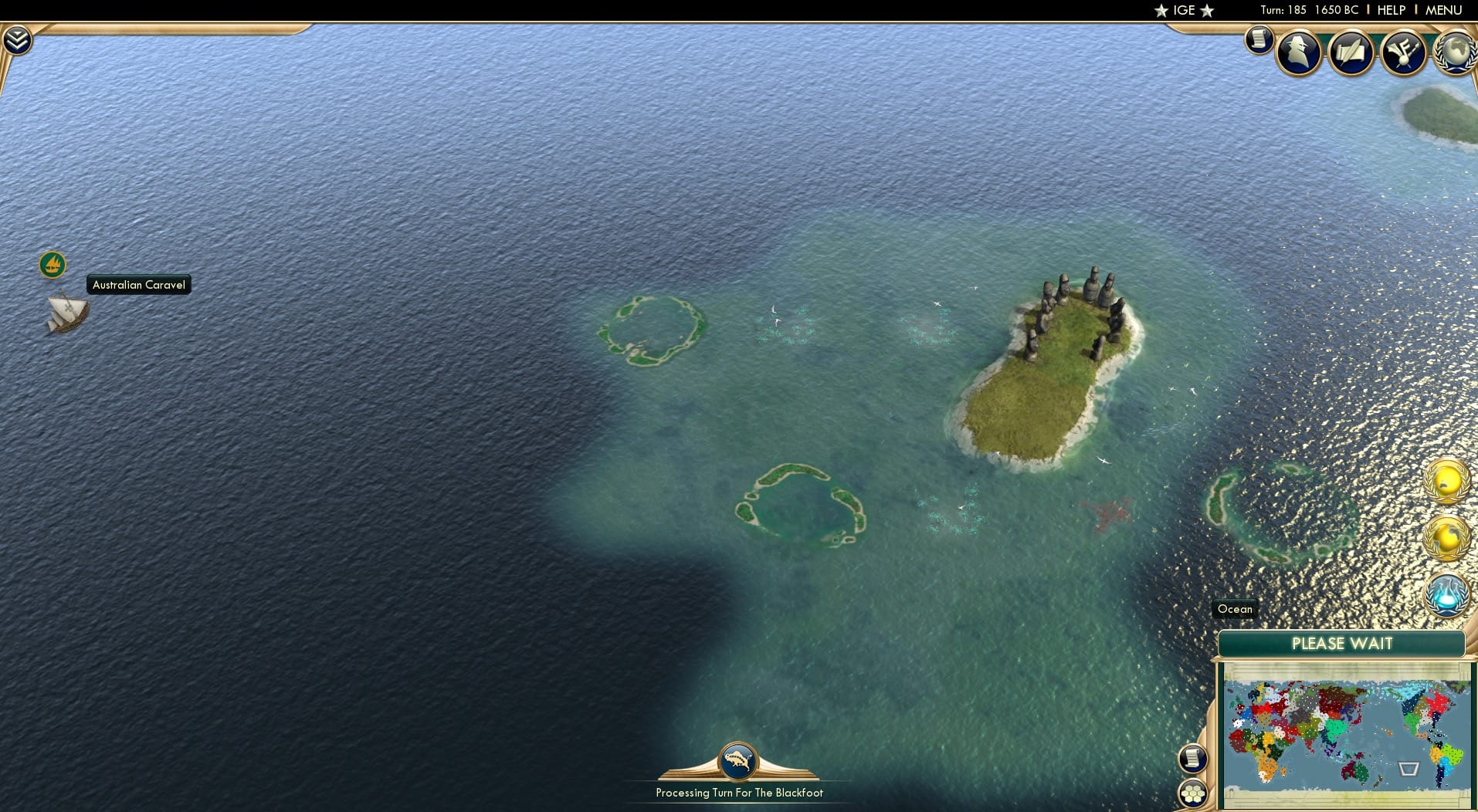Toggle strategic view via minimap scroll icon
Viewport: 1478px width, 812px height.
coord(1193,759)
